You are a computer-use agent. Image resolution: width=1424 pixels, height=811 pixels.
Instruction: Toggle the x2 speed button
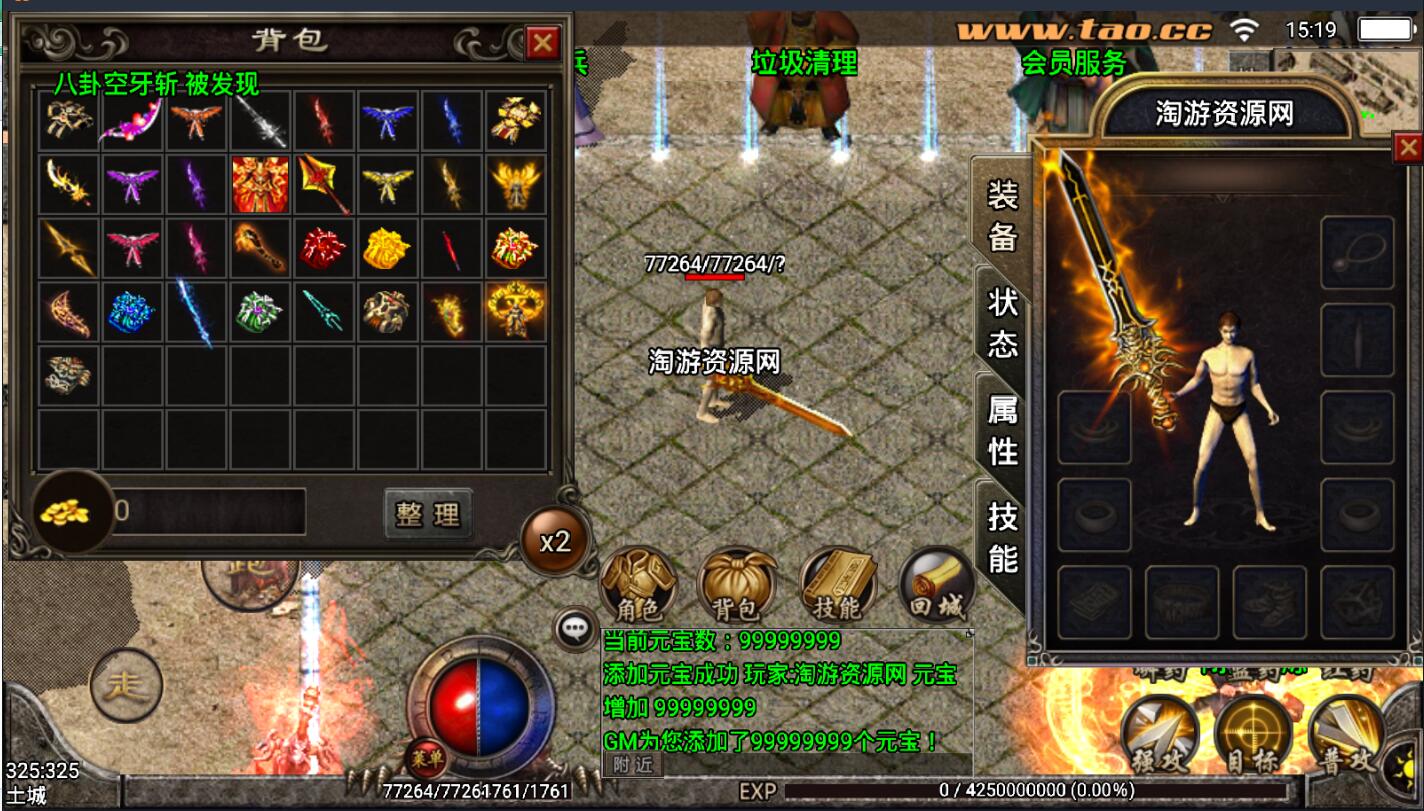[555, 541]
